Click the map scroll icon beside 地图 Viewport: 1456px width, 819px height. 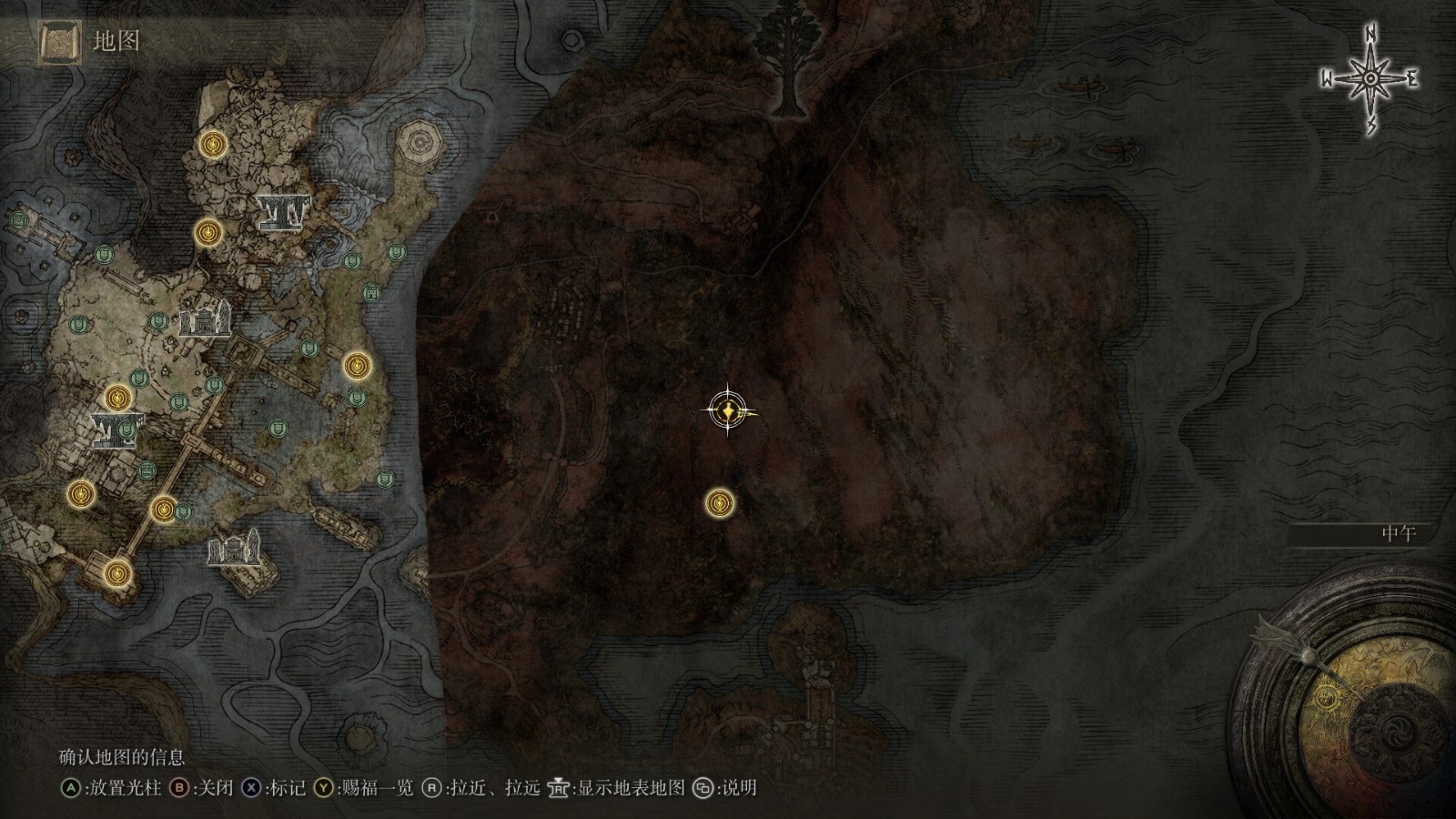[x=60, y=42]
